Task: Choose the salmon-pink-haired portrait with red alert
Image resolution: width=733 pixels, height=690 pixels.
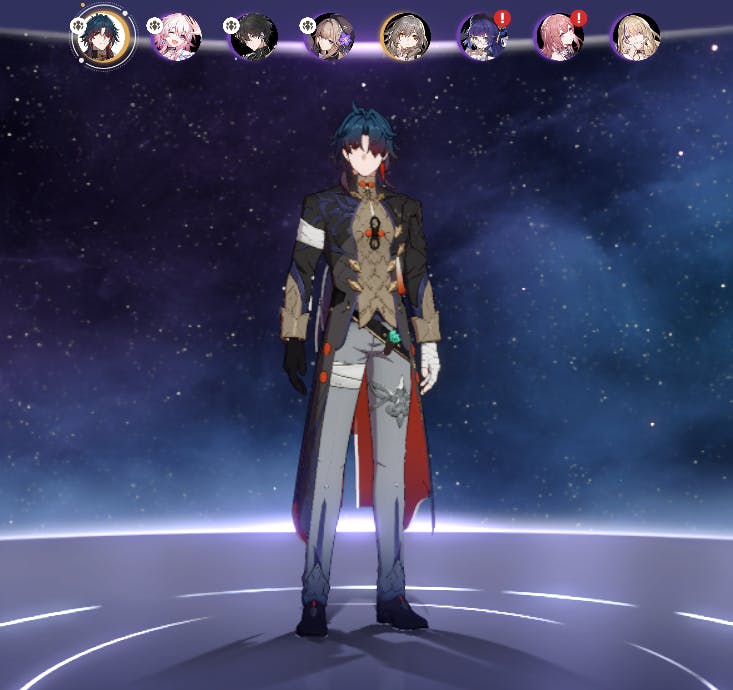Action: tap(559, 38)
